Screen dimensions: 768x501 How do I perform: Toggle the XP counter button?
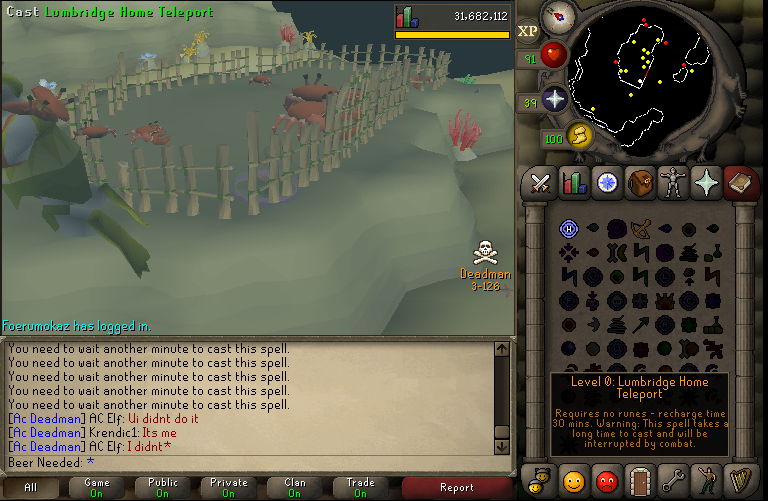pyautogui.click(x=528, y=30)
